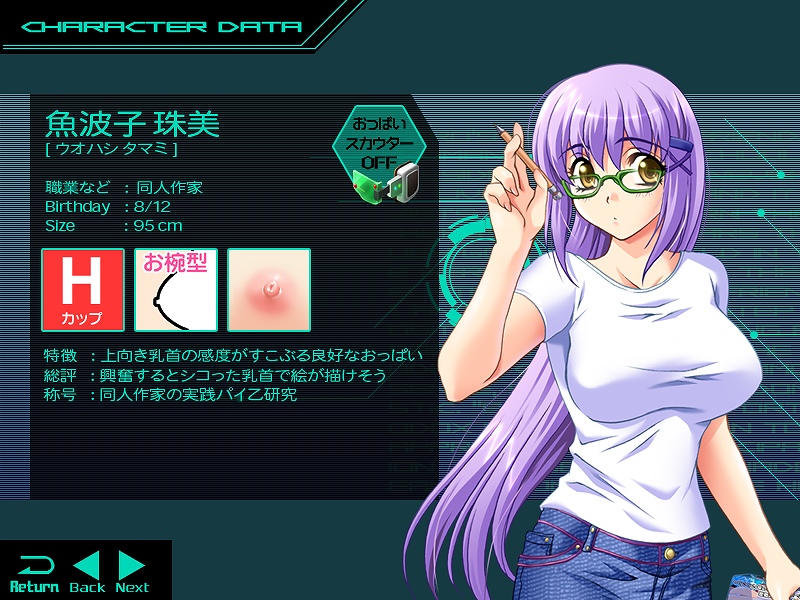Advance to the Next character page

(x=132, y=572)
